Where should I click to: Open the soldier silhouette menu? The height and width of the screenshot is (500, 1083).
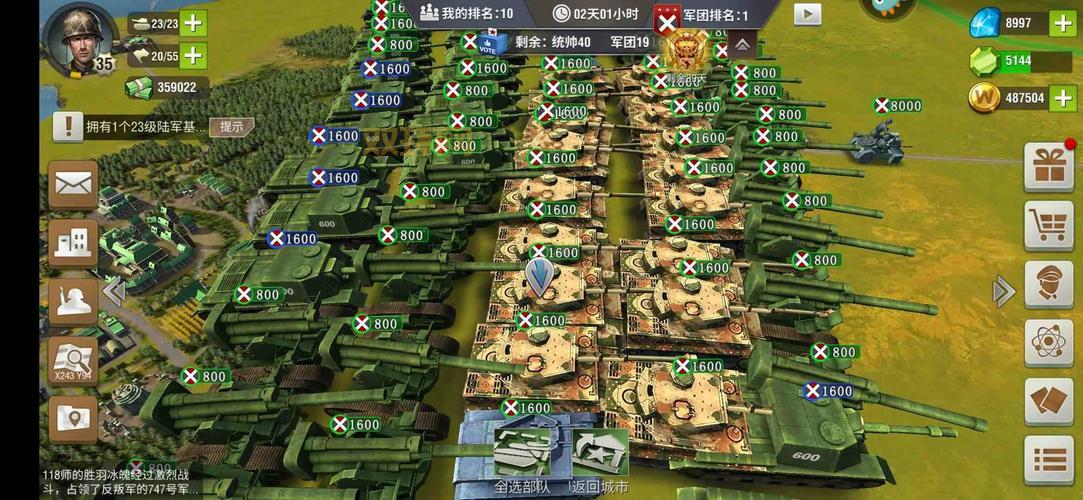pos(74,302)
